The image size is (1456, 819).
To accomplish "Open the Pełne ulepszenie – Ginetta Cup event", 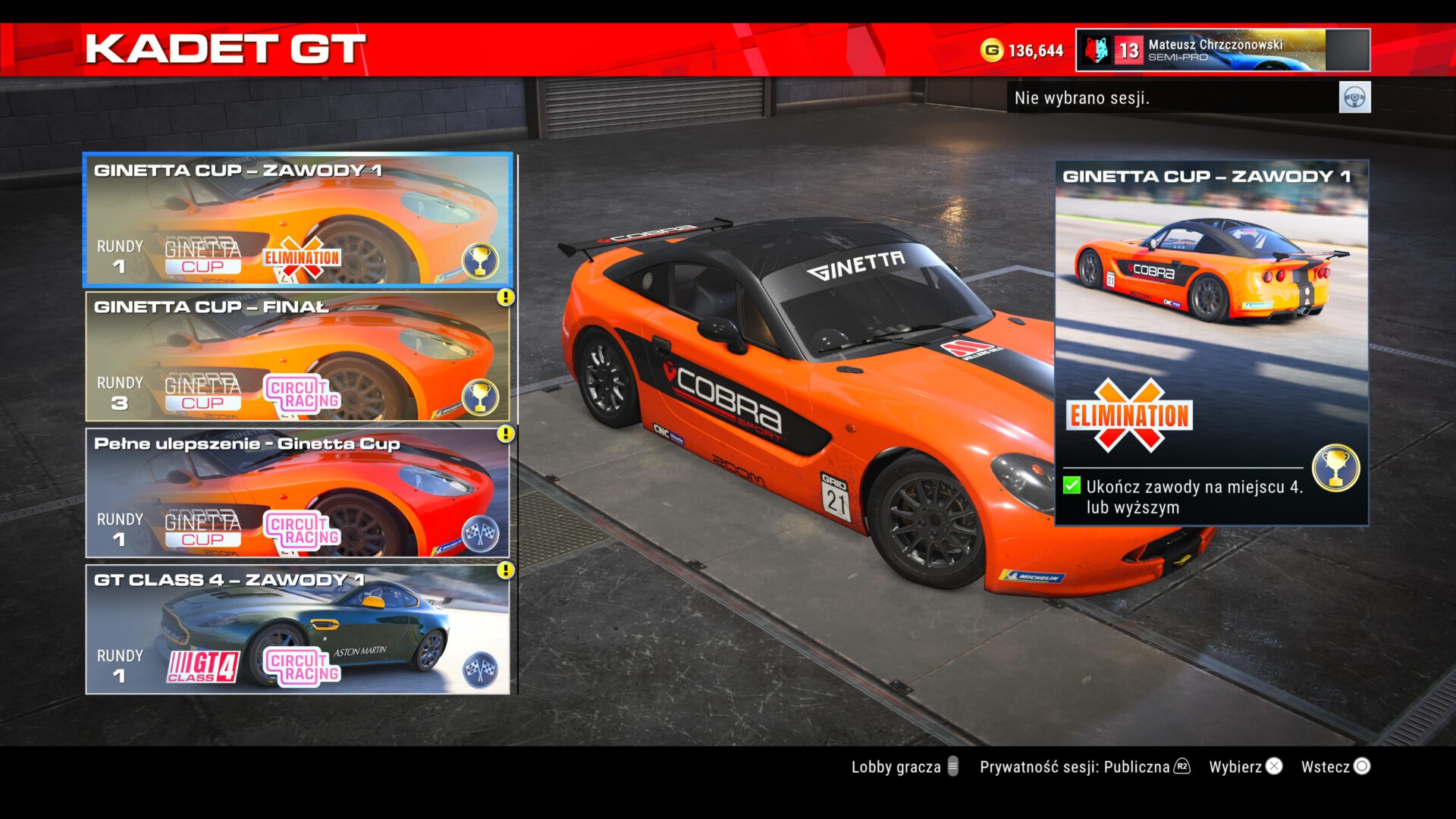I will coord(297,493).
